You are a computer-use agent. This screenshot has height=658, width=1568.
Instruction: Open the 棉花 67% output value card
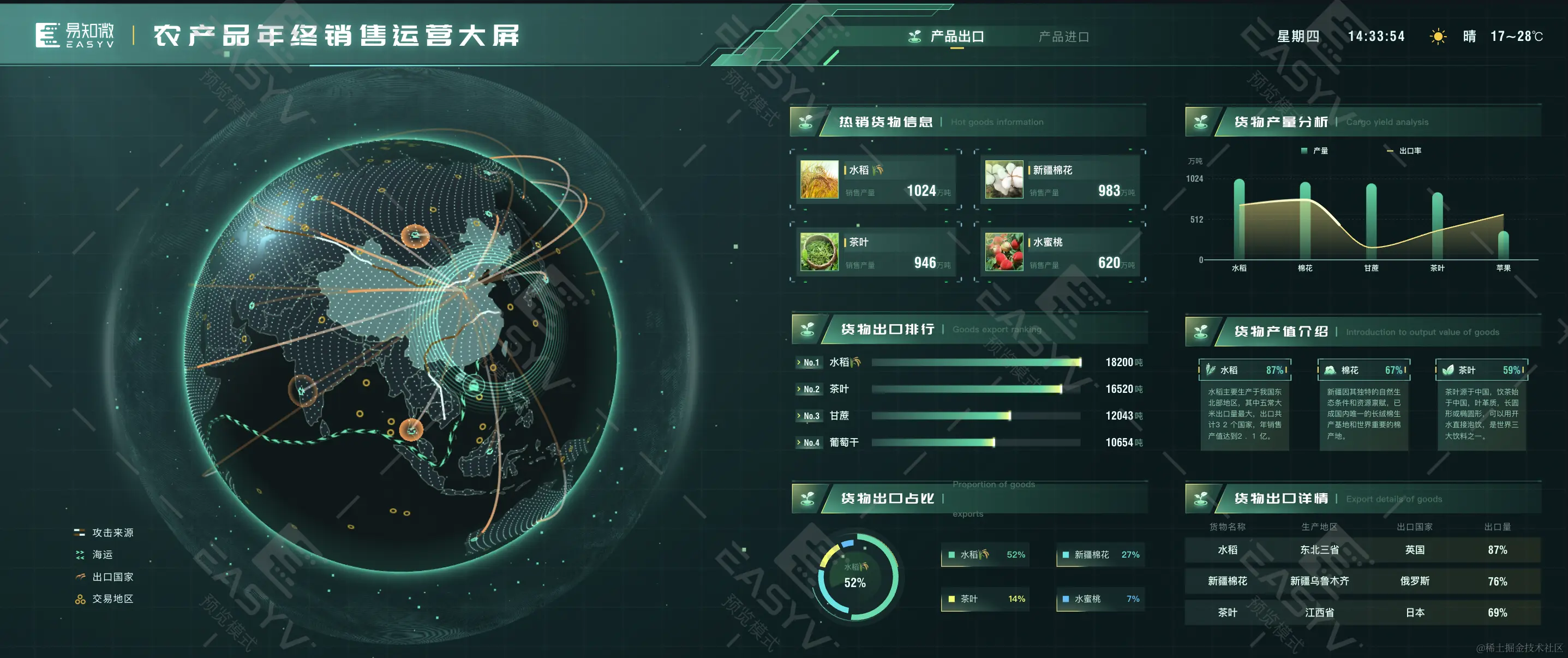pos(1363,404)
